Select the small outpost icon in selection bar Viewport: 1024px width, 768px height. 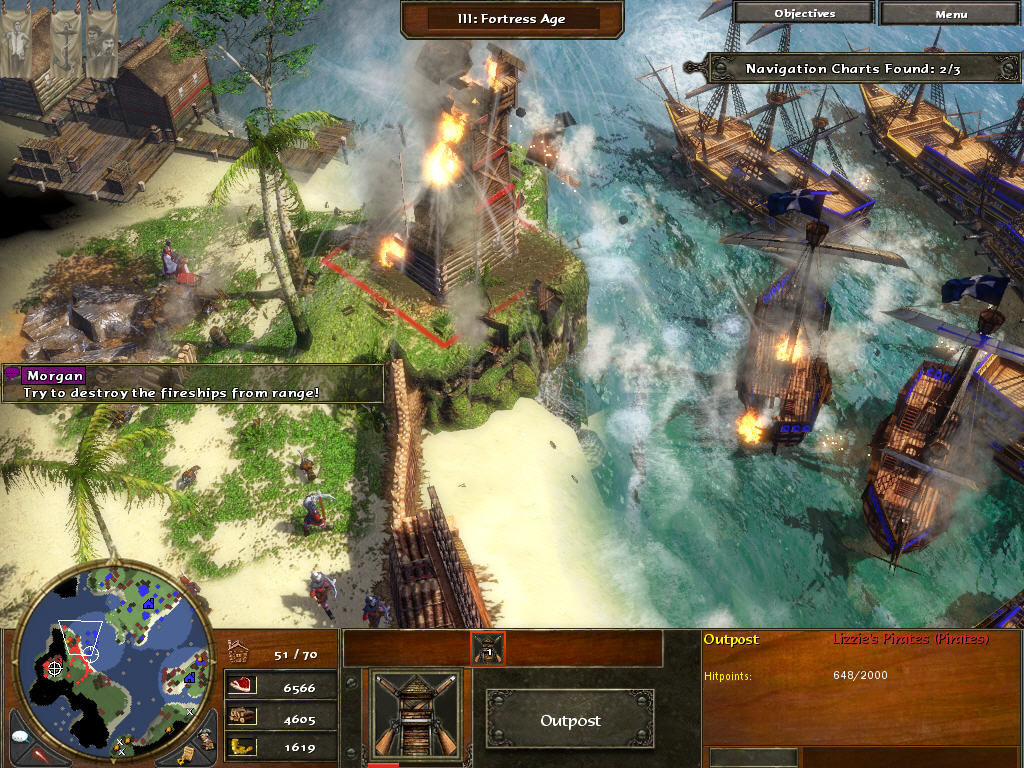tap(488, 649)
